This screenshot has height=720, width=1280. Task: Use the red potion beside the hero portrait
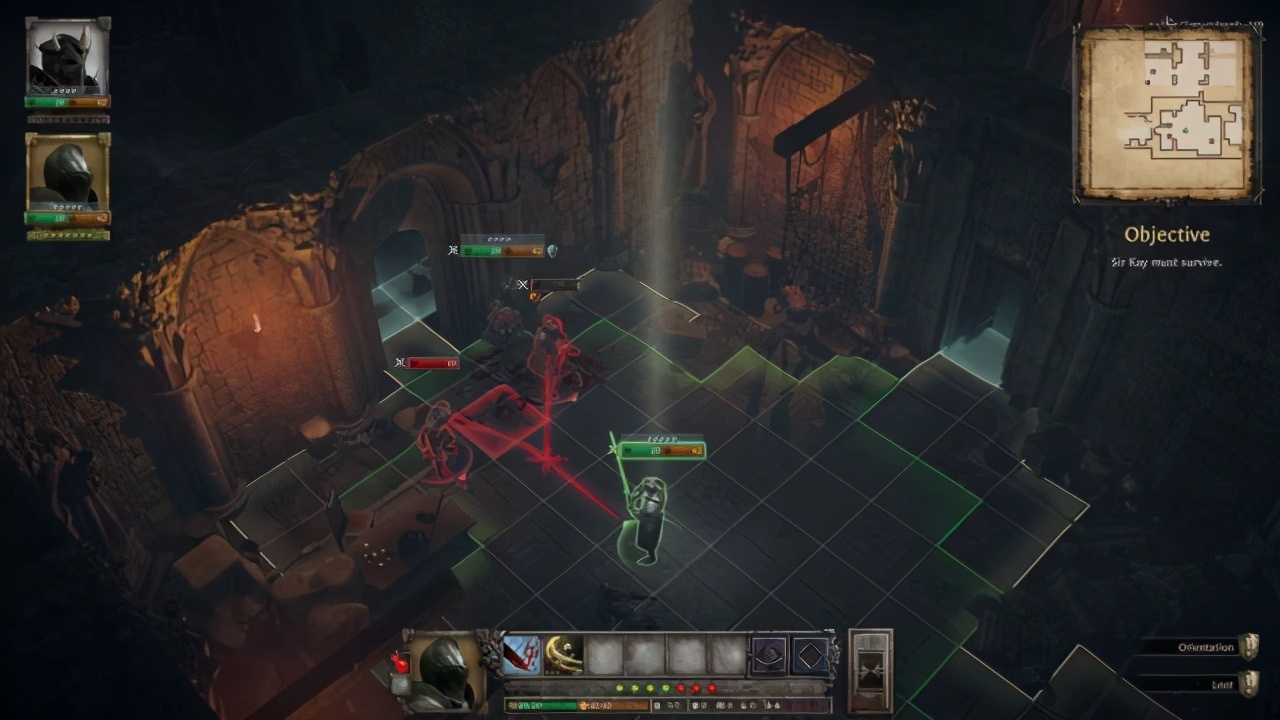[400, 664]
